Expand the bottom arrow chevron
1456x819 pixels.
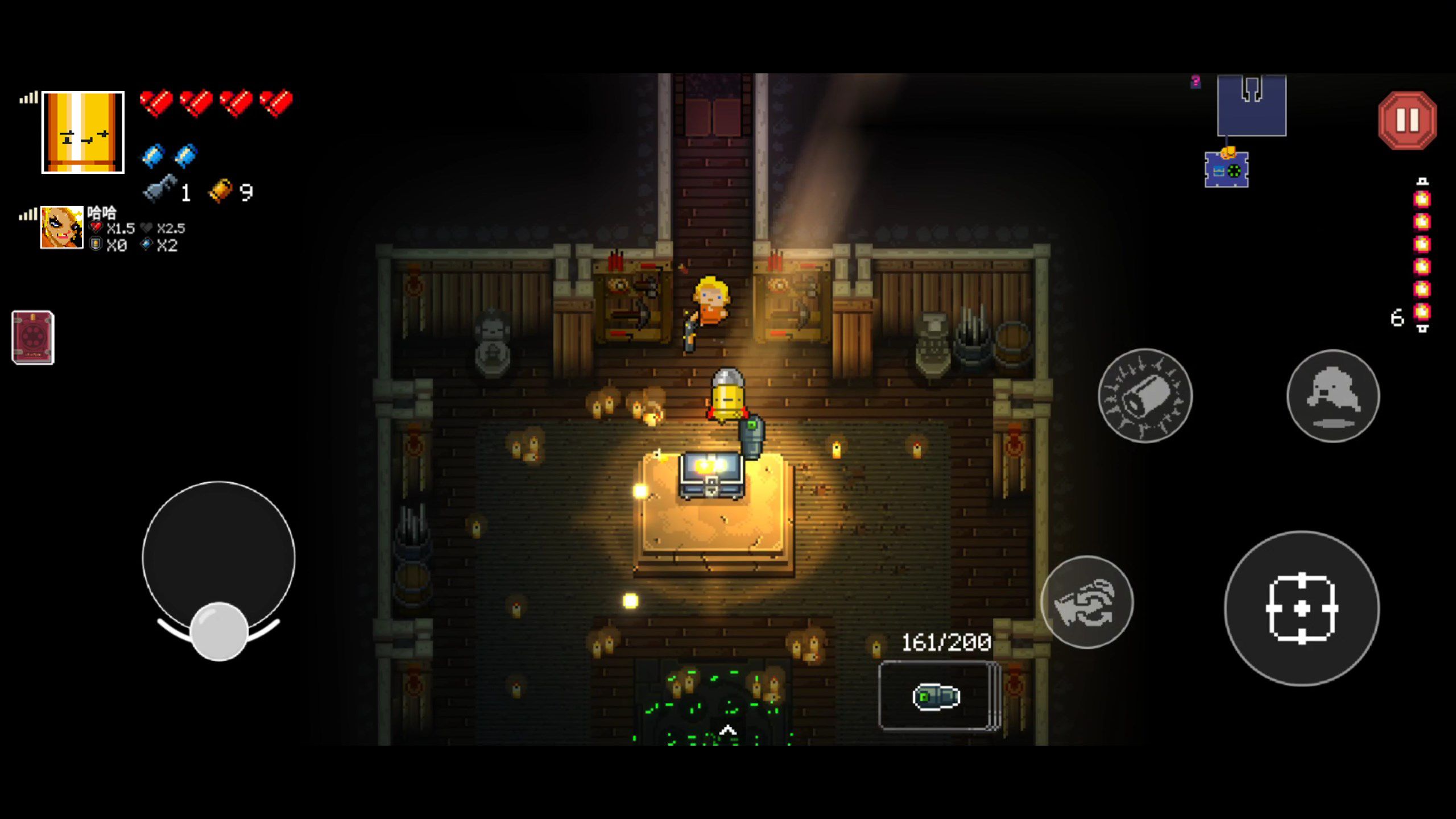pos(728,730)
